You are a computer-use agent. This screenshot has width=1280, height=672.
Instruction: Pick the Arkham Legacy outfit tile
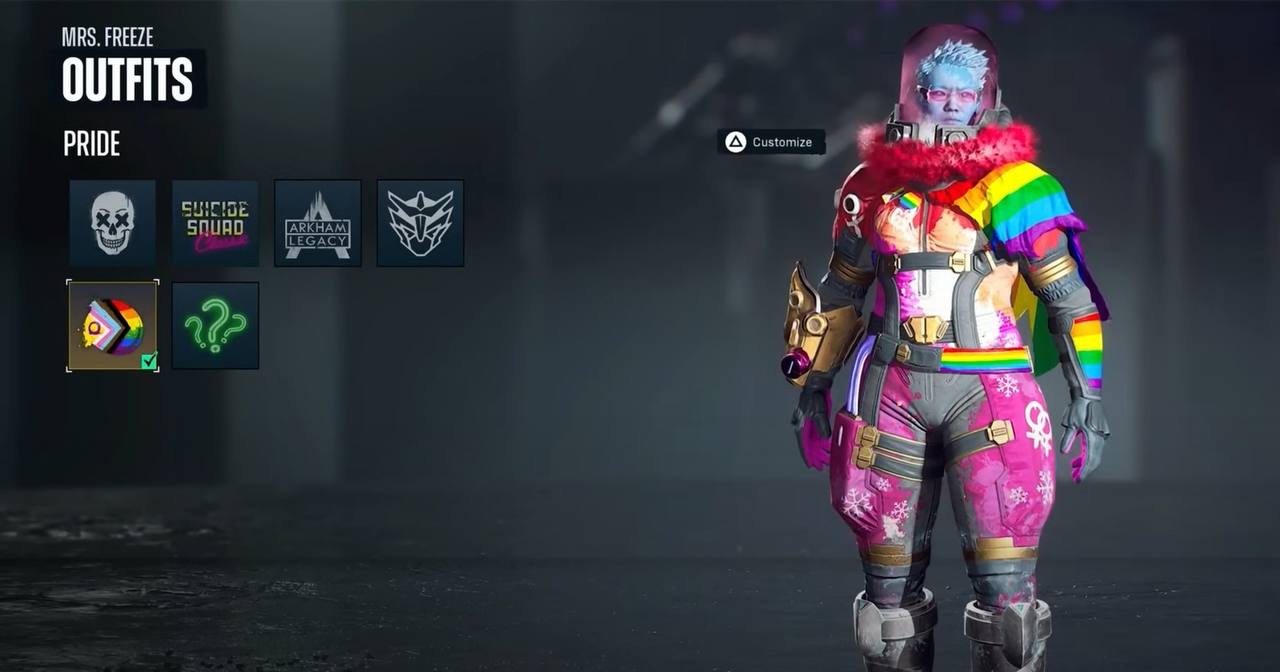pos(317,223)
